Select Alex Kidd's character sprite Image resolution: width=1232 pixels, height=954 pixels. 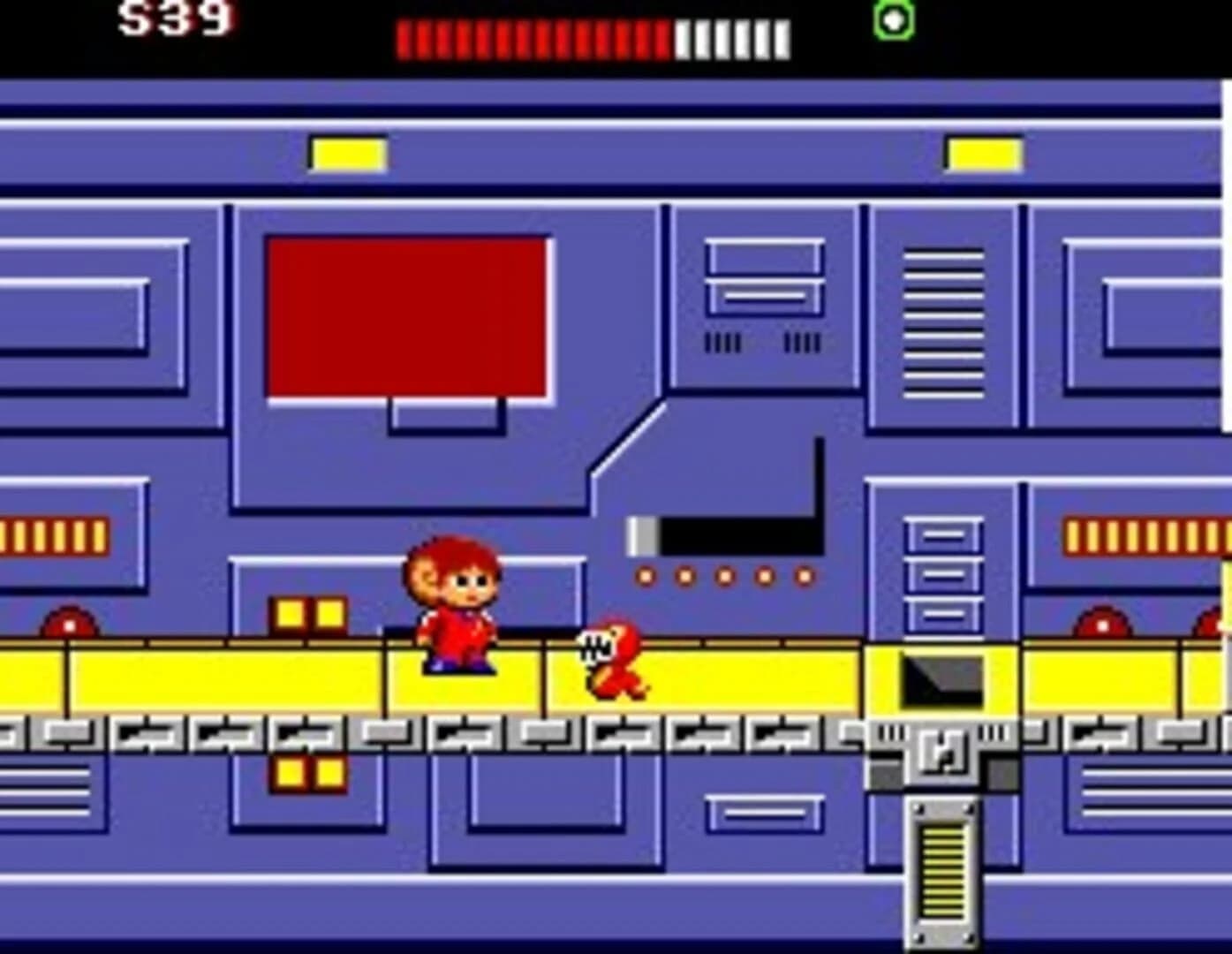point(455,609)
